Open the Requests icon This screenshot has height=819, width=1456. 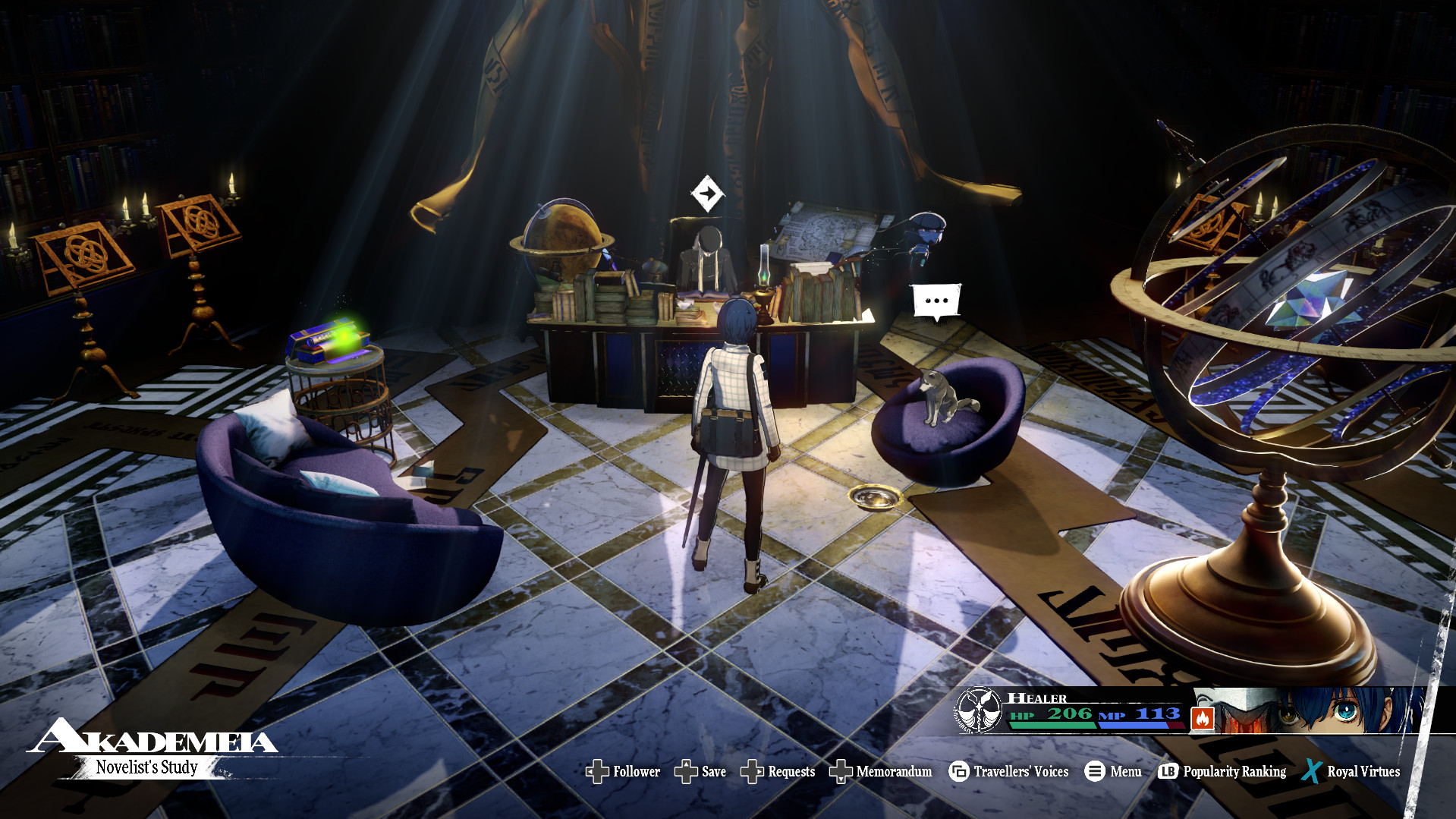(753, 771)
